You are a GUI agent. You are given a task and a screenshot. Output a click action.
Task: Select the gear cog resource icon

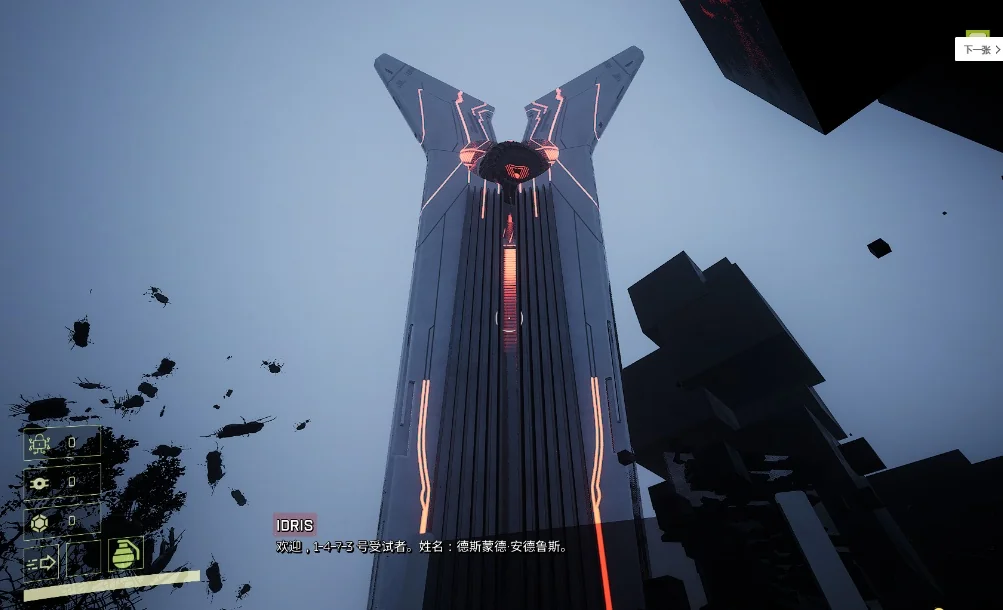pos(40,482)
